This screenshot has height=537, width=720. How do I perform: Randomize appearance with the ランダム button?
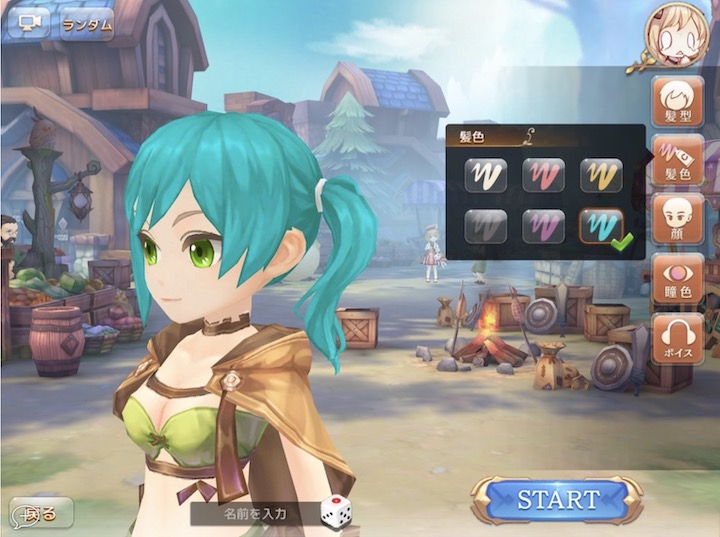point(86,25)
